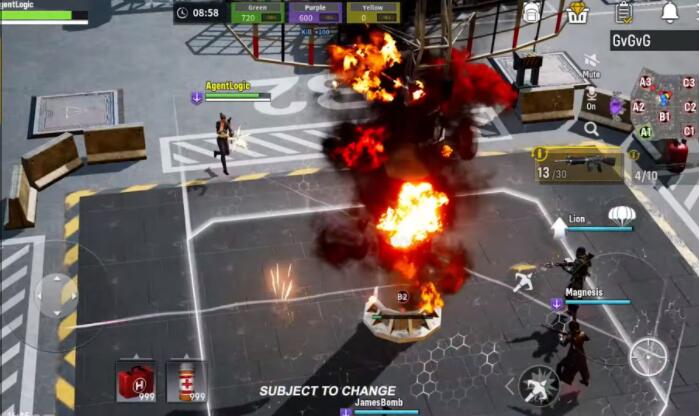Click the magnifying glass search icon
Viewport: 699px width, 416px height.
[592, 129]
